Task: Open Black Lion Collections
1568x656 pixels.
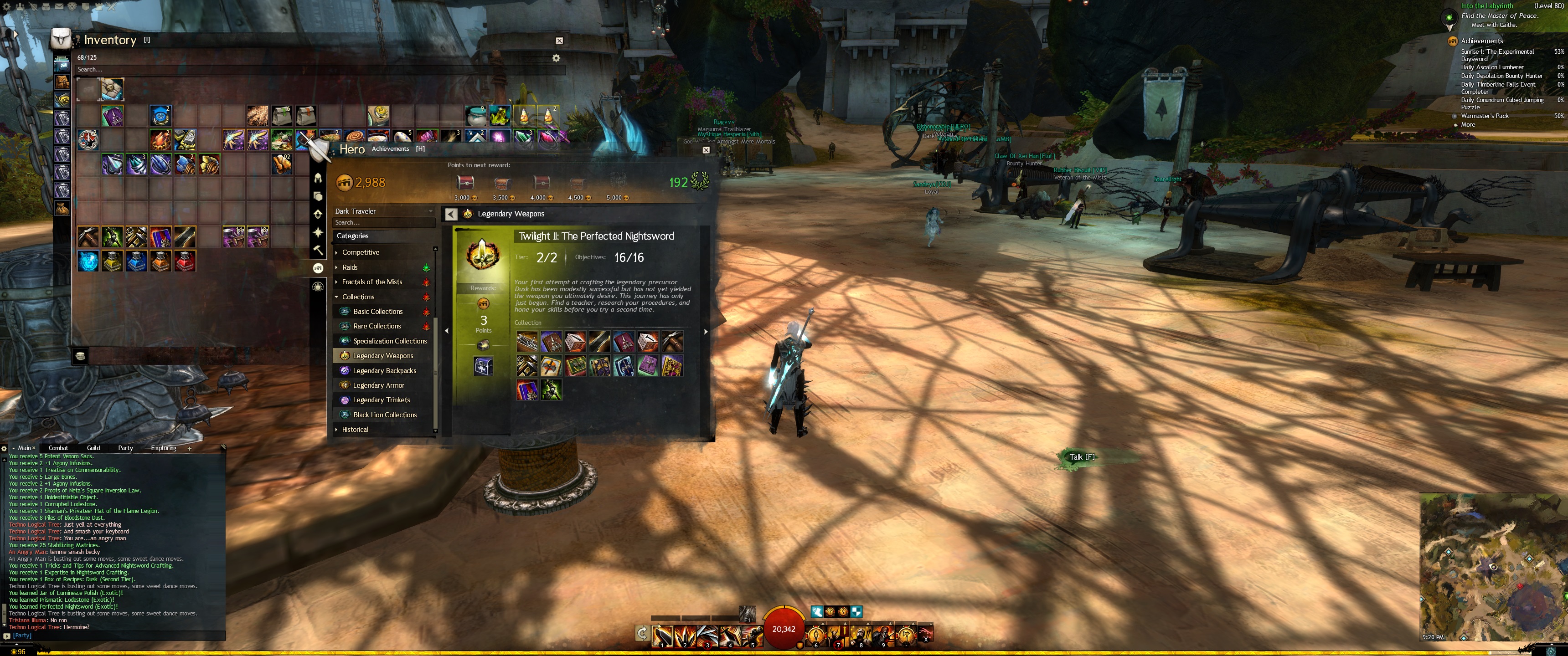Action: click(x=385, y=415)
